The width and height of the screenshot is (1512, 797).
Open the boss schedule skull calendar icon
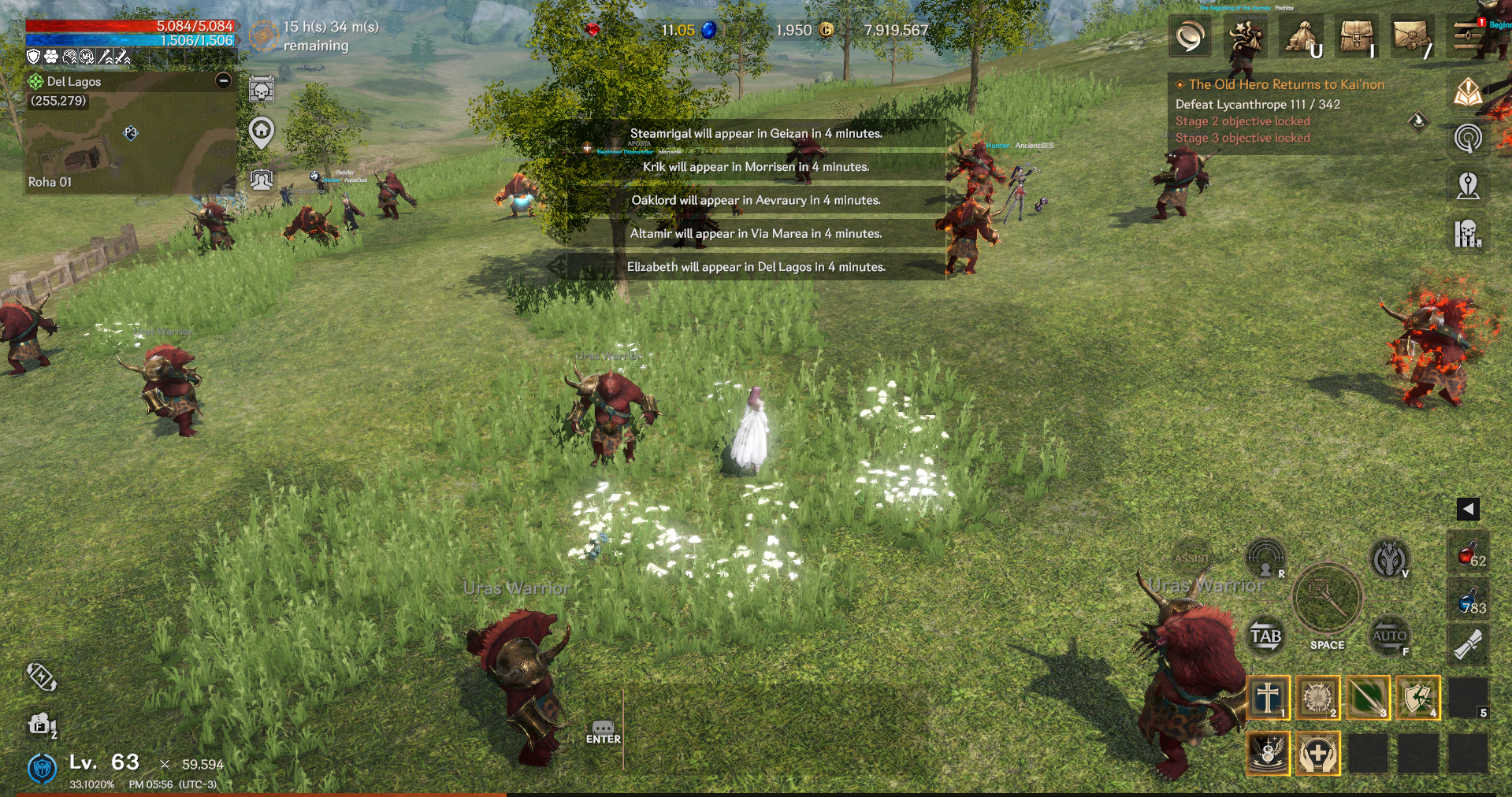pos(262,90)
